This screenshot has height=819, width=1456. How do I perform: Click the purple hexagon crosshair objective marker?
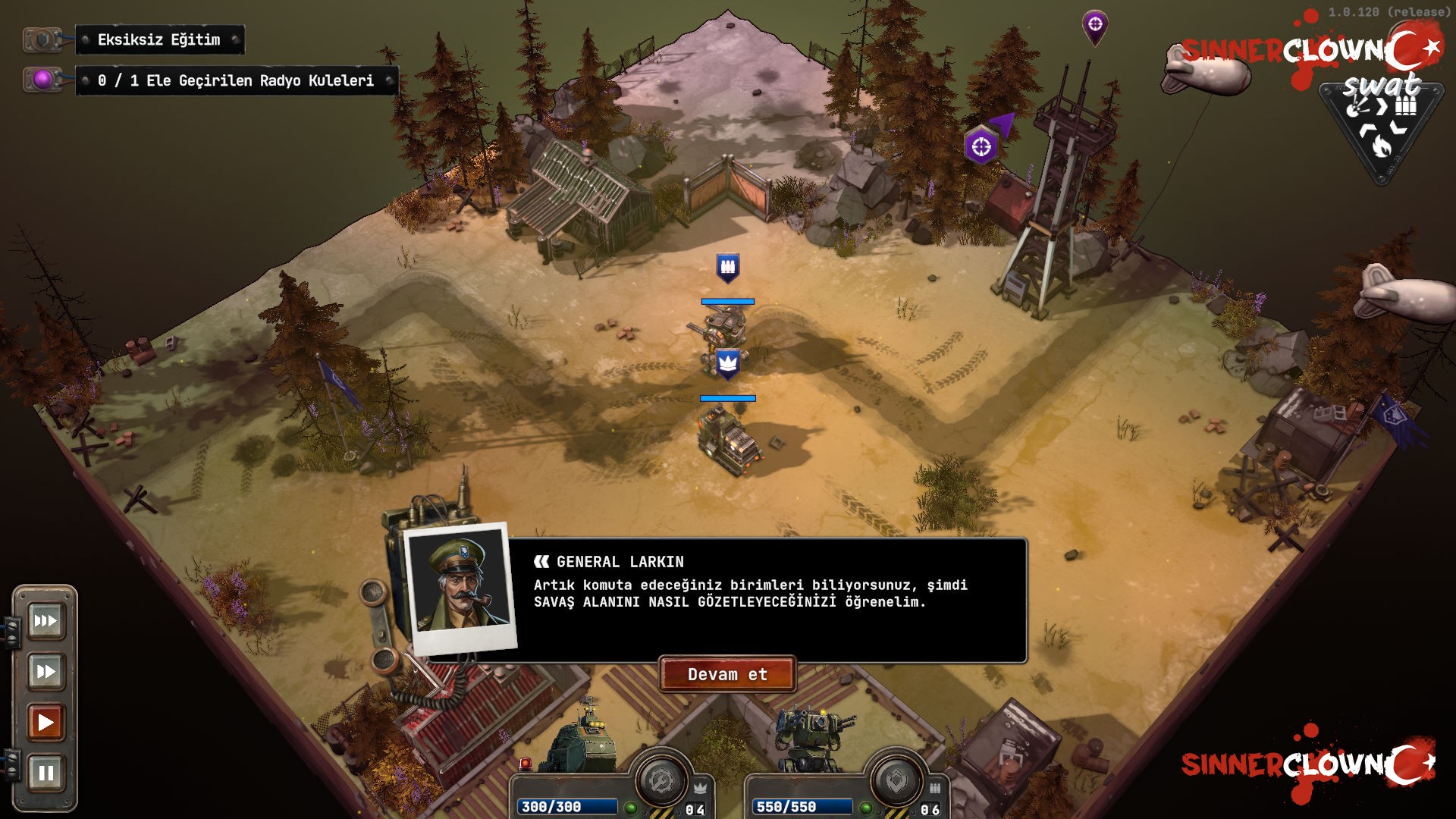coord(981,146)
